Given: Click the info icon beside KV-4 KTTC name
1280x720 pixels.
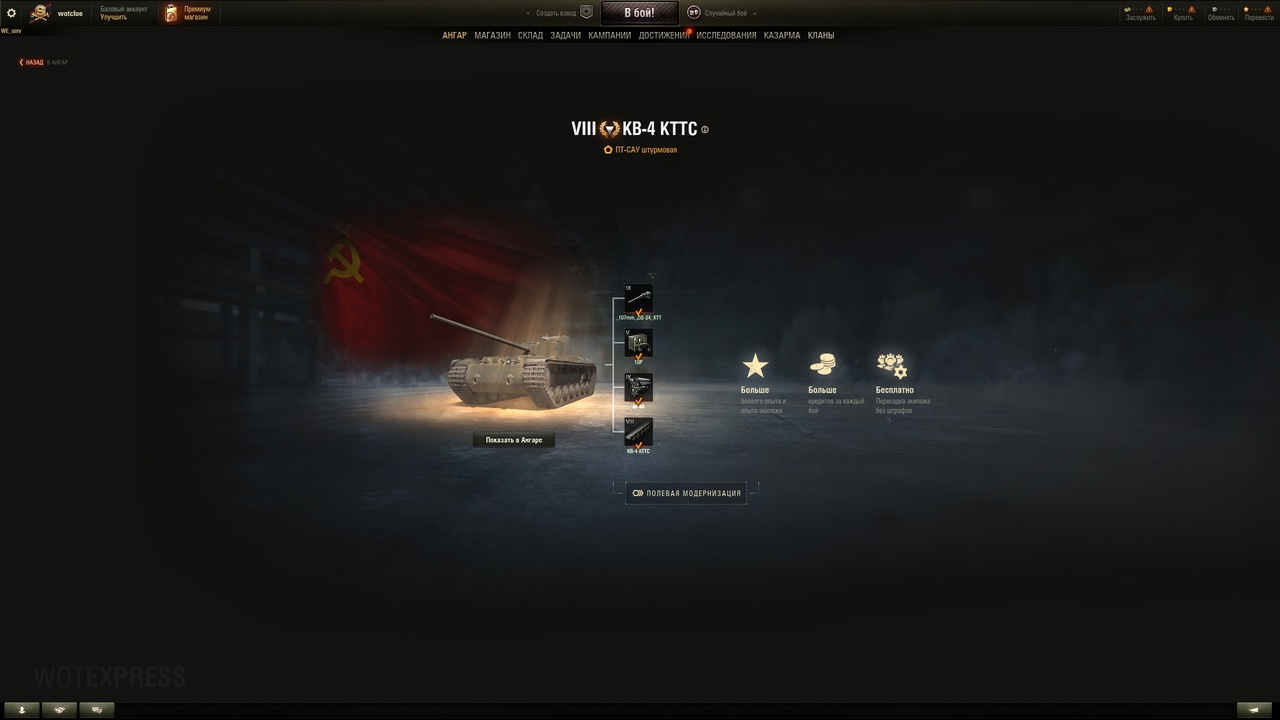Looking at the screenshot, I should pyautogui.click(x=704, y=129).
